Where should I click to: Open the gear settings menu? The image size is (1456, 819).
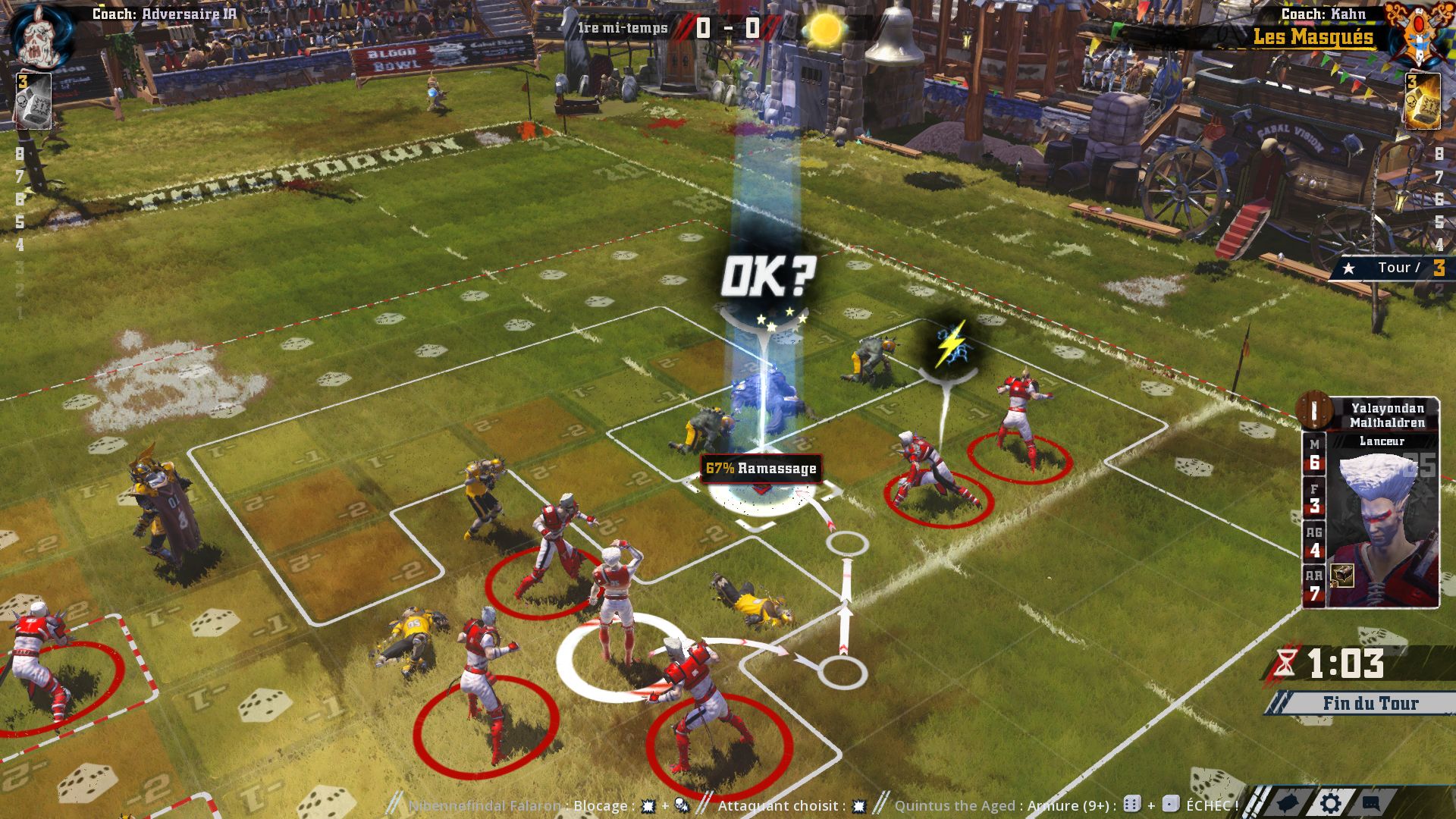click(x=1330, y=804)
